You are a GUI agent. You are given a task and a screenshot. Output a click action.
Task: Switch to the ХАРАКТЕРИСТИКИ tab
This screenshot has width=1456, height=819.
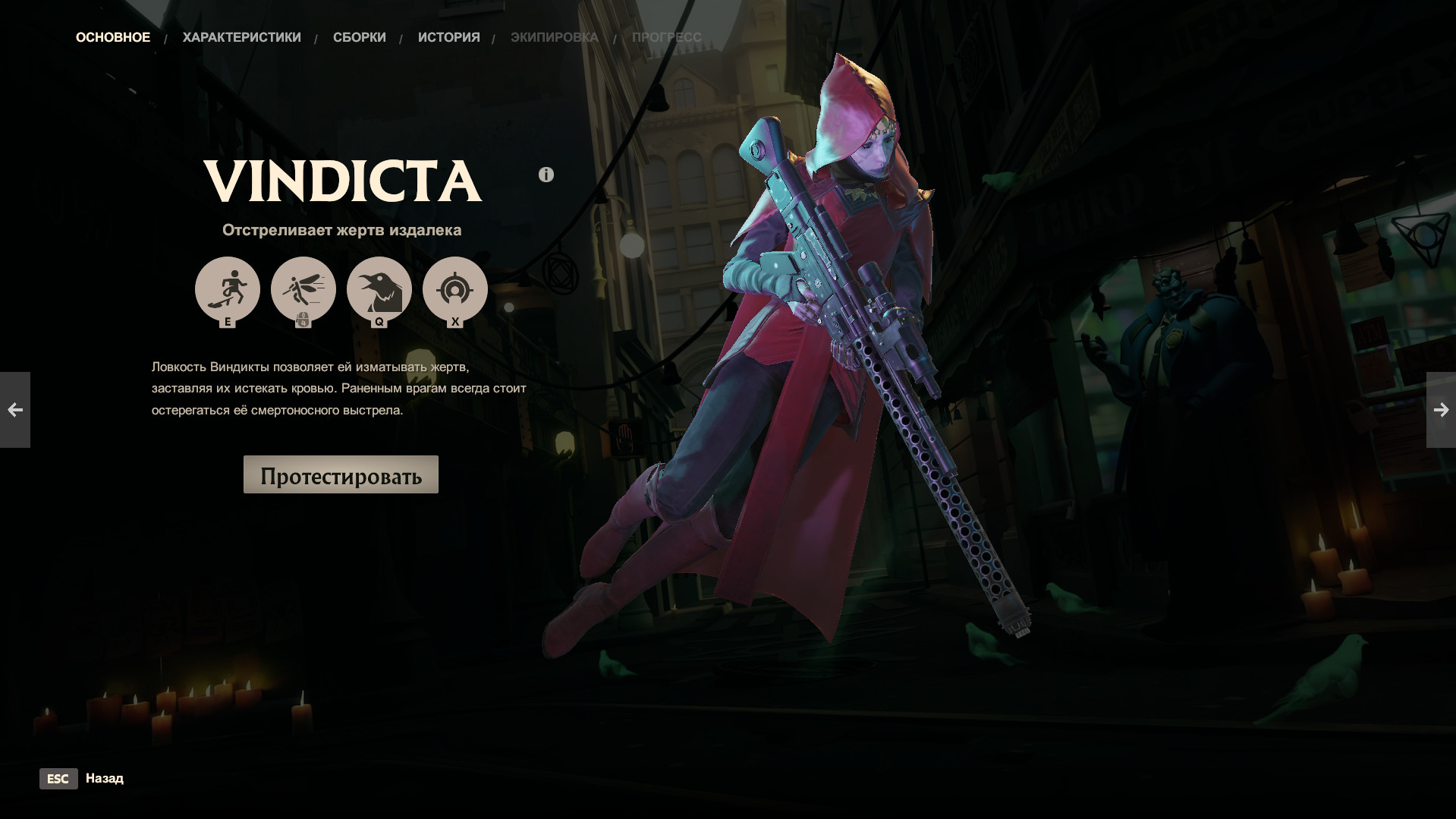click(241, 36)
